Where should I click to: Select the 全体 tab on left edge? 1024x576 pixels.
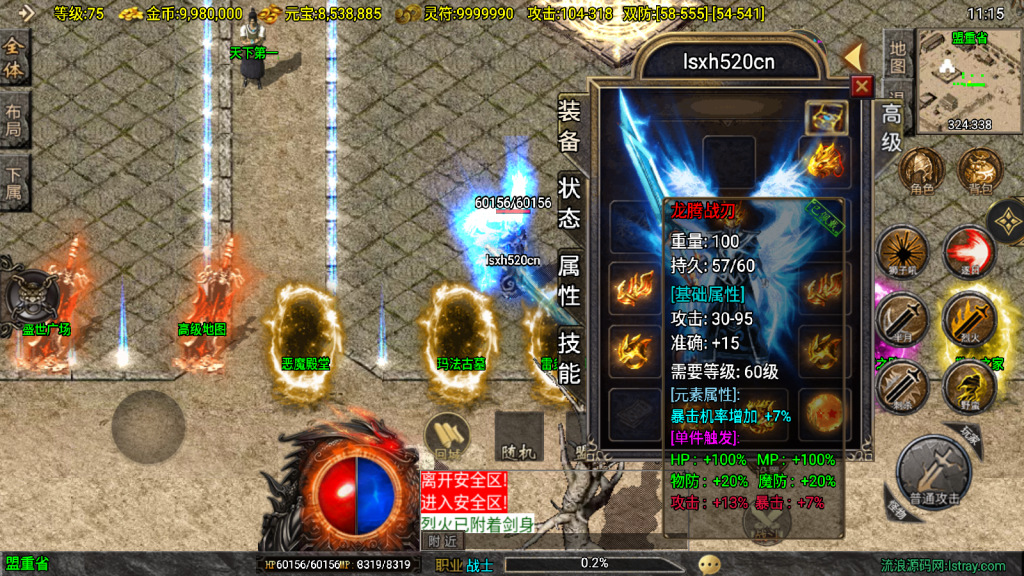tap(14, 58)
